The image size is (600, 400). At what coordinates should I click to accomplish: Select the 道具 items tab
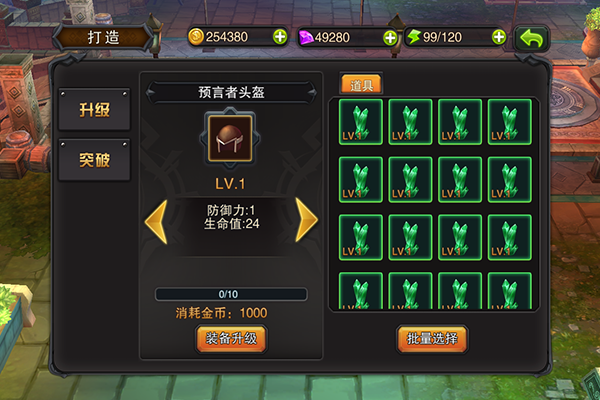(361, 85)
